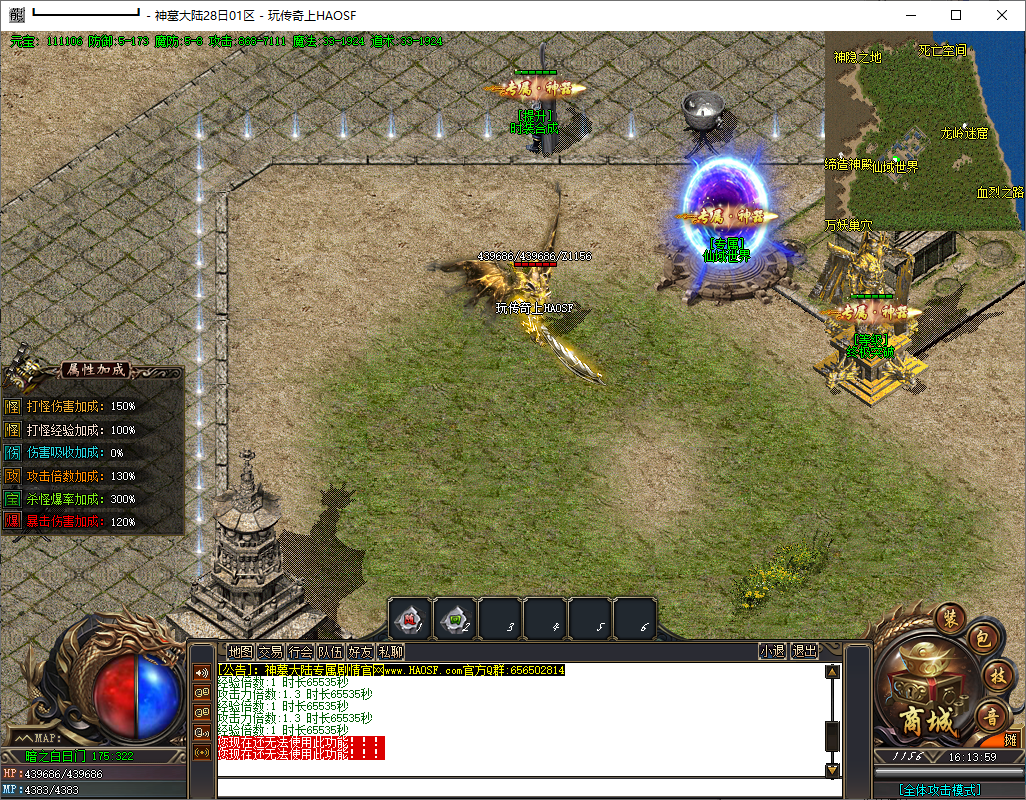Open the 交易 trade menu
The height and width of the screenshot is (800, 1026).
pos(270,651)
